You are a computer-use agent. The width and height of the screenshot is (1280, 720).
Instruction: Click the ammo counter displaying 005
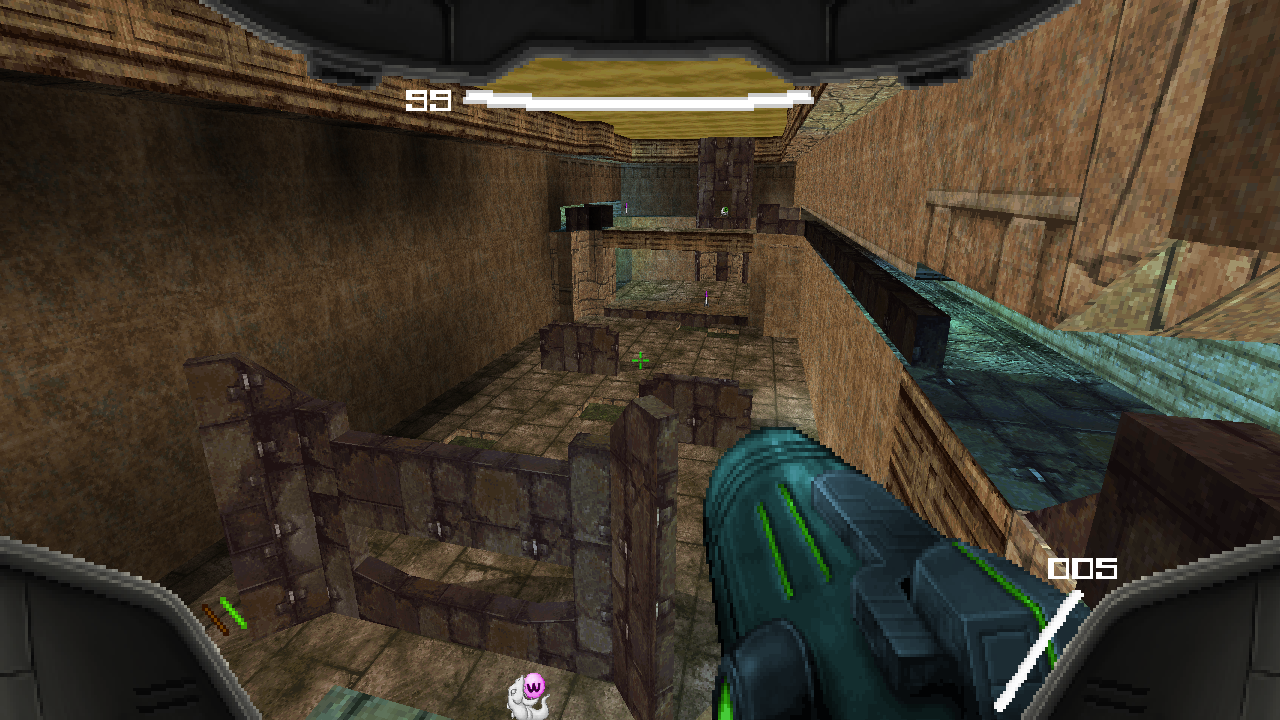(1082, 570)
